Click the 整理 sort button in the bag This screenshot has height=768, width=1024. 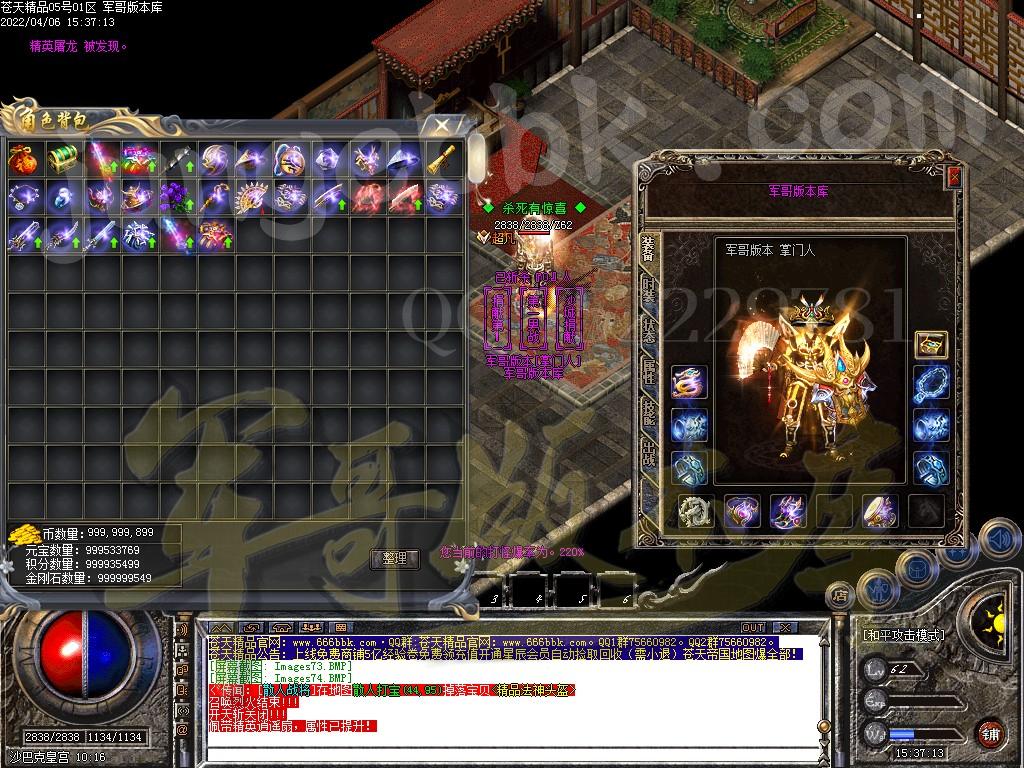pyautogui.click(x=395, y=559)
